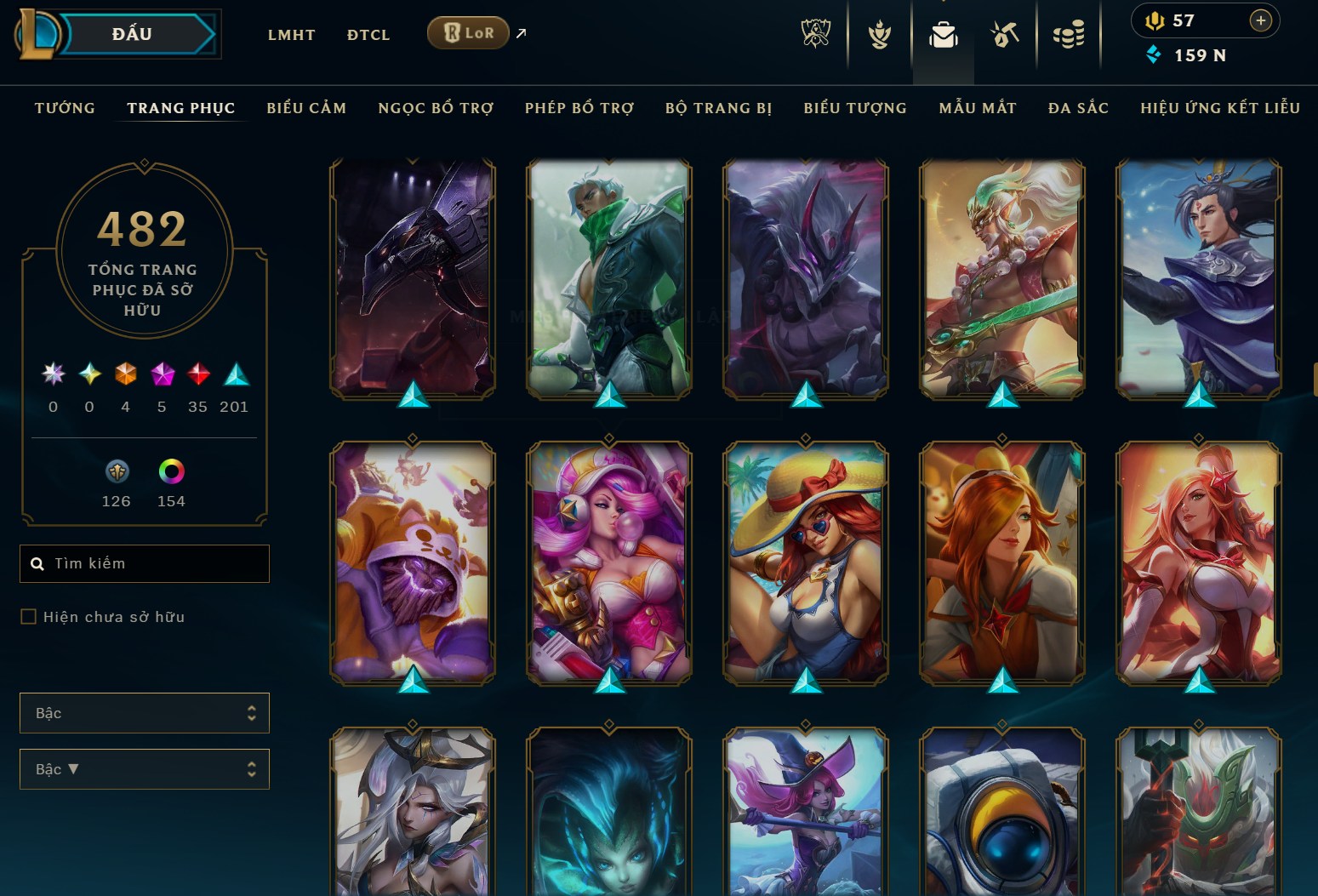1318x896 pixels.
Task: Open the first 'Bậc' filter dropdown
Action: tap(144, 712)
